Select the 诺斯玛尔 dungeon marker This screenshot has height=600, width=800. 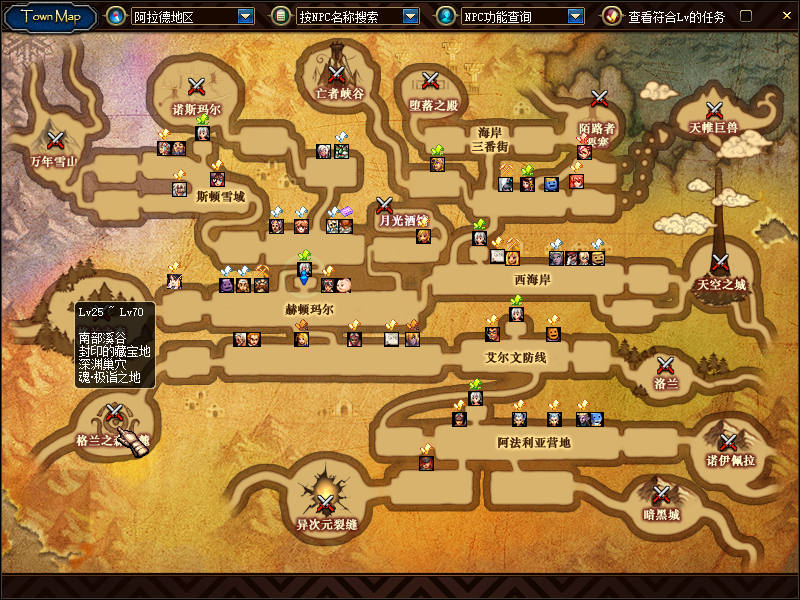tap(196, 87)
